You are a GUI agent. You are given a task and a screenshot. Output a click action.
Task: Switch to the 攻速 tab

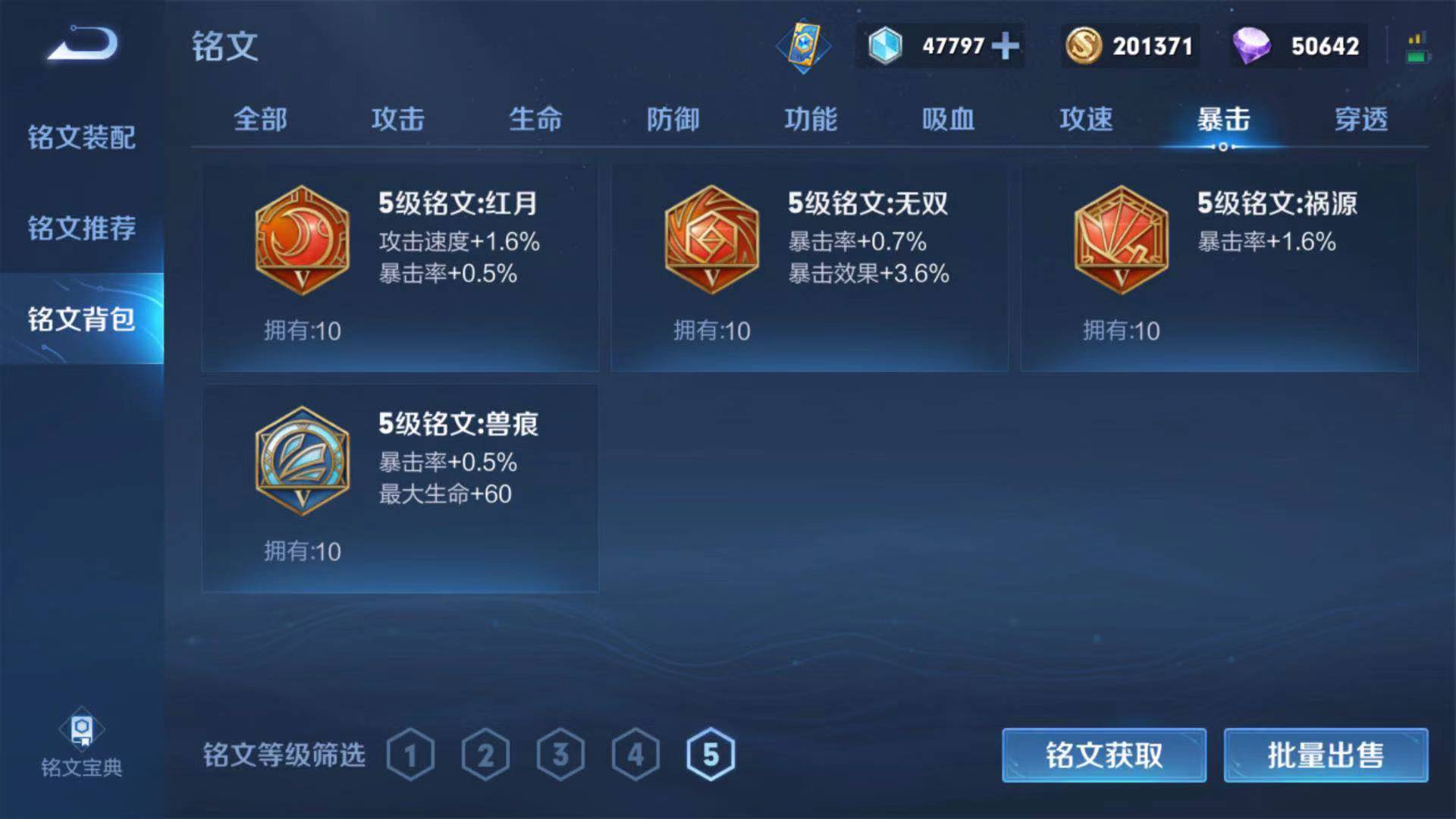1086,119
